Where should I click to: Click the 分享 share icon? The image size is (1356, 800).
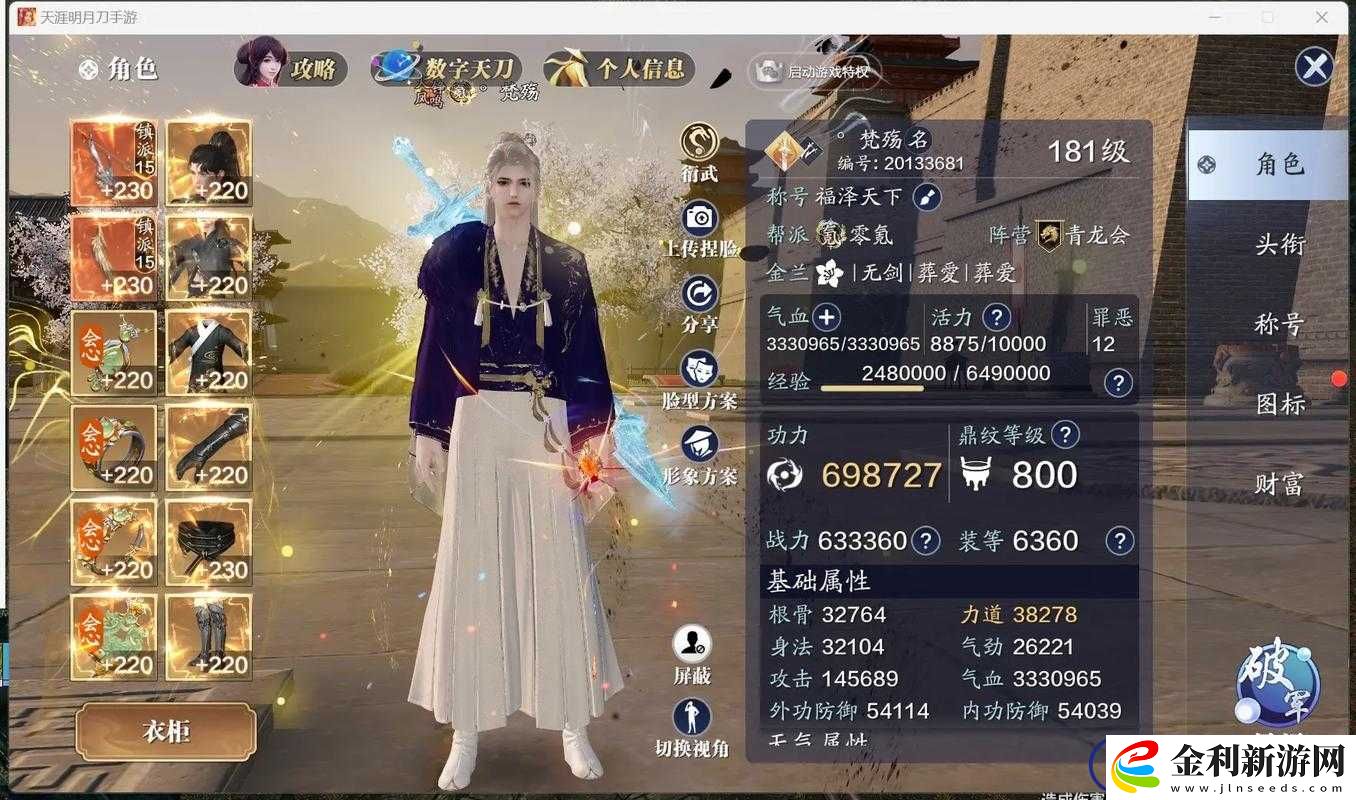point(698,293)
